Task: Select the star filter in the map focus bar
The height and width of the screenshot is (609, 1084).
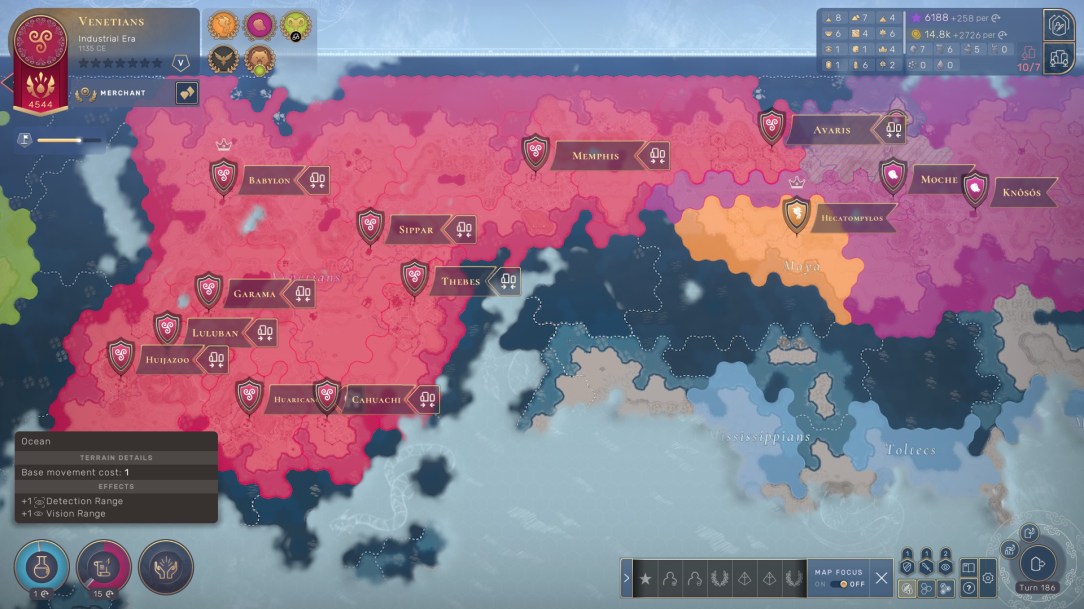Action: pos(646,578)
